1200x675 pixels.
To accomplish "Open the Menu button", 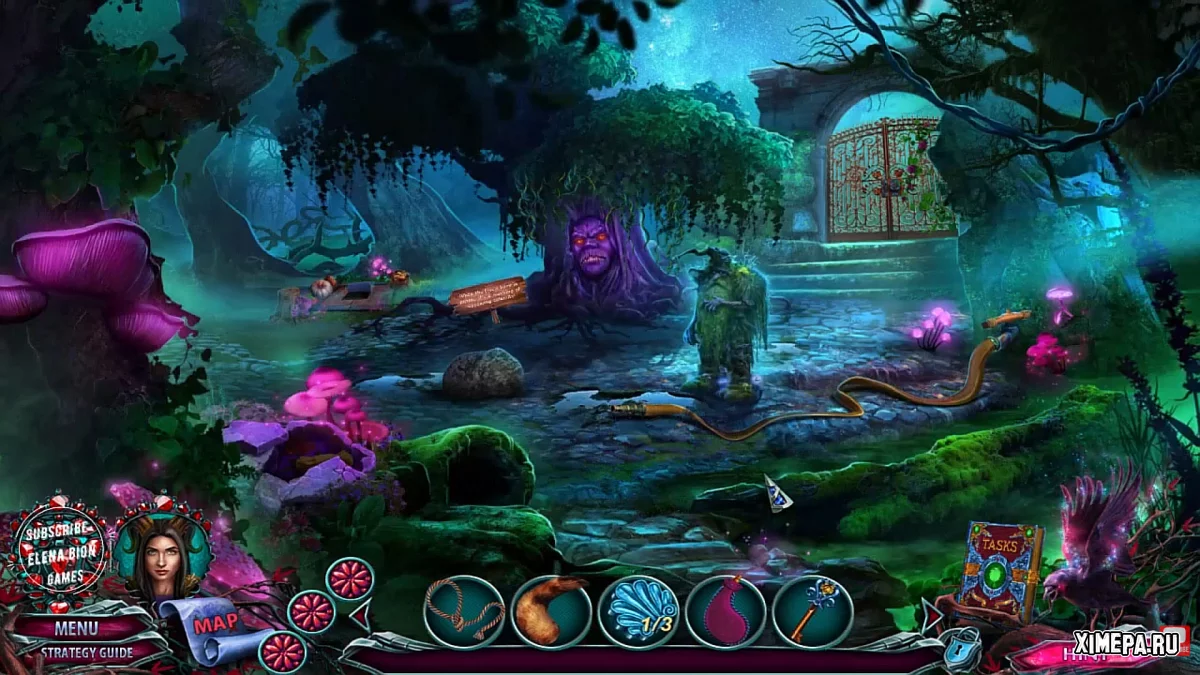I will tap(77, 629).
